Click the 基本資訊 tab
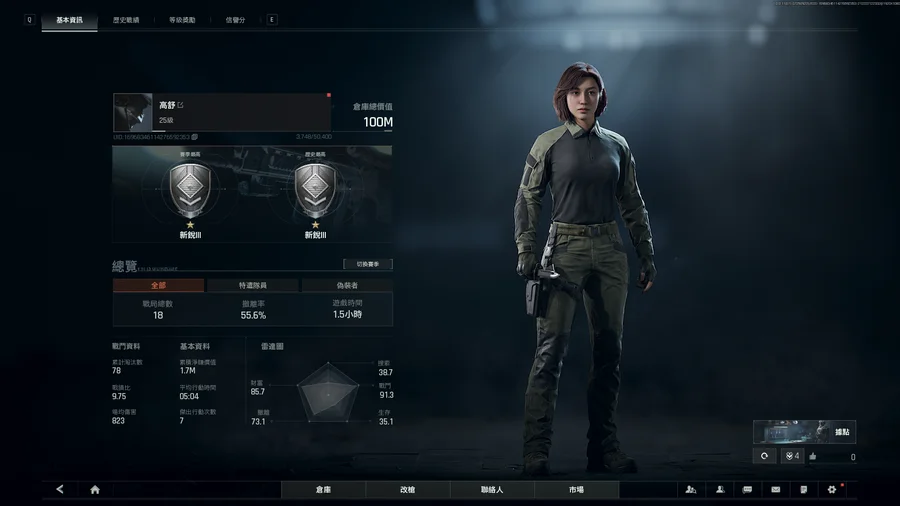This screenshot has width=900, height=506. tap(69, 20)
